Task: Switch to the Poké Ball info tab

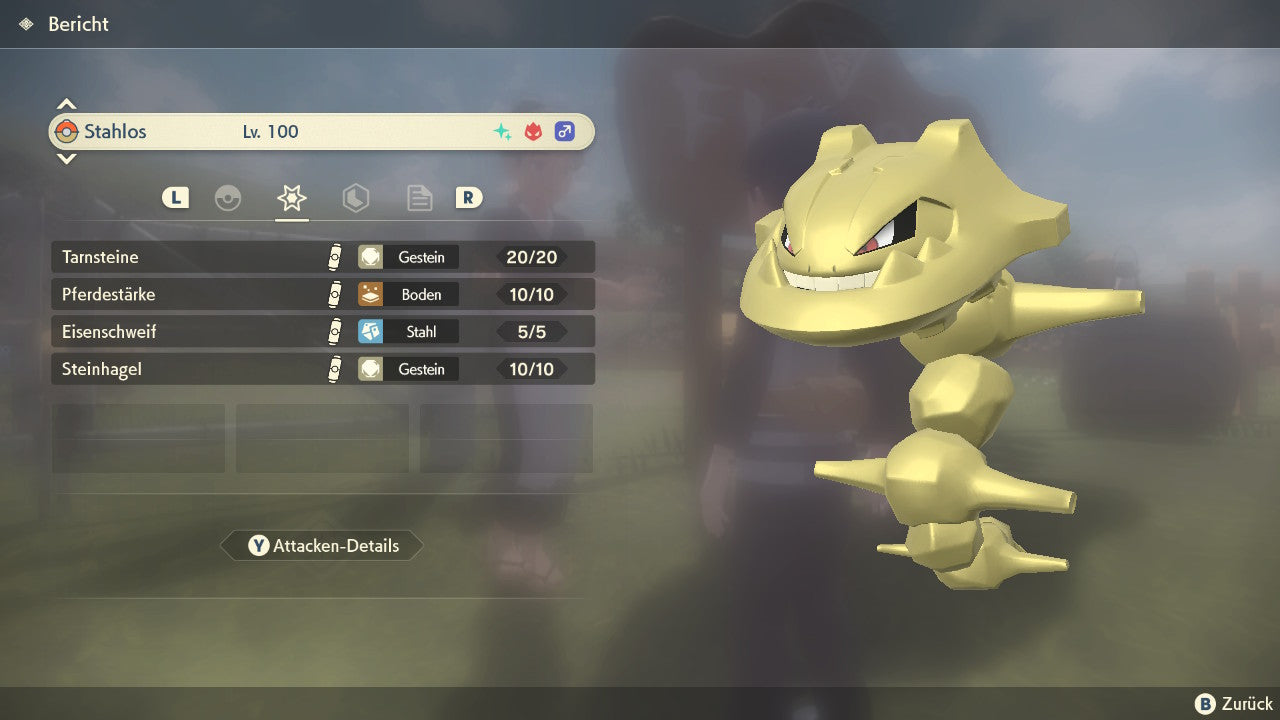Action: point(228,198)
